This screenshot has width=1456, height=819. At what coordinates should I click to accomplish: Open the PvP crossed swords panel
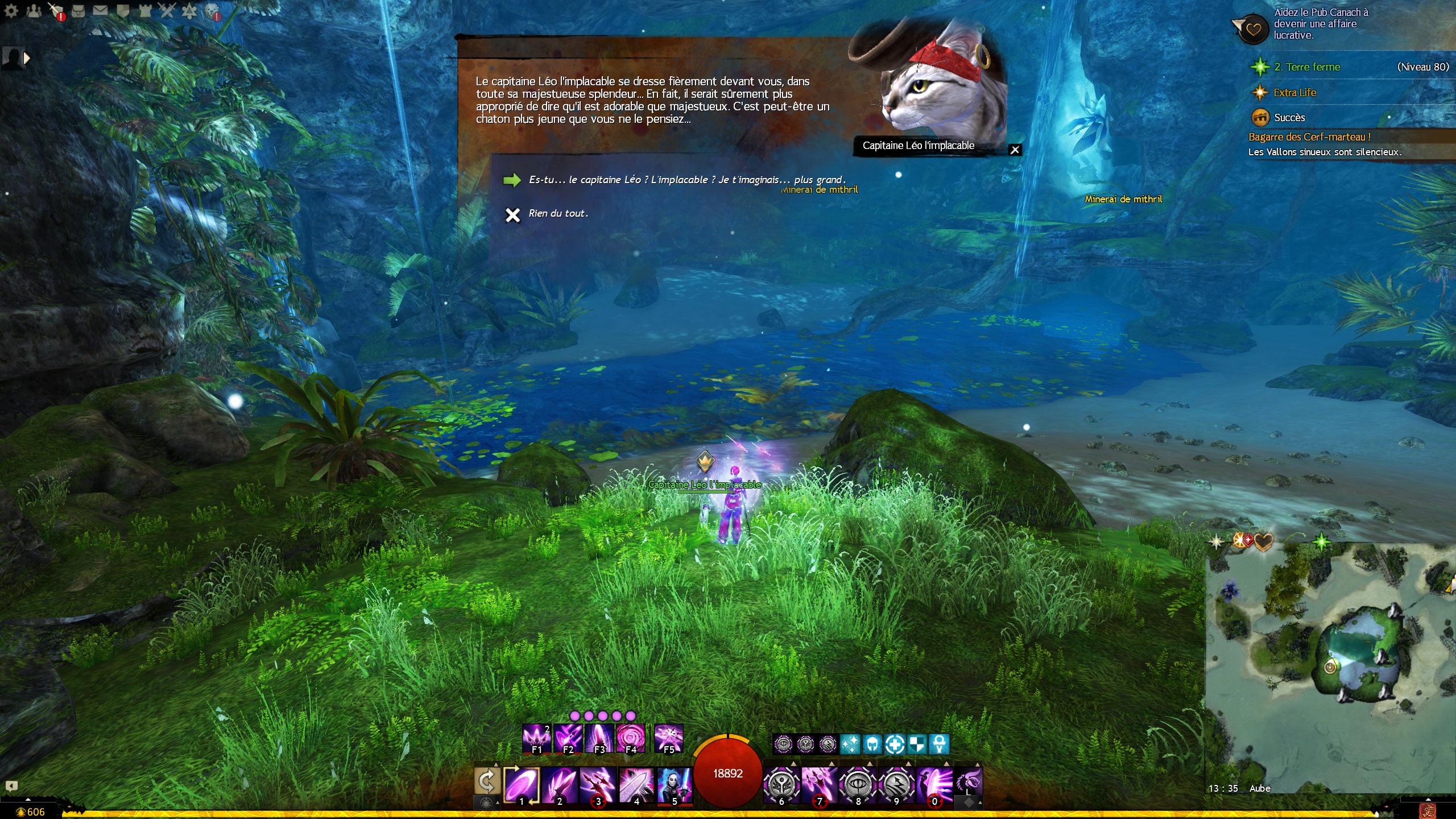tap(167, 10)
